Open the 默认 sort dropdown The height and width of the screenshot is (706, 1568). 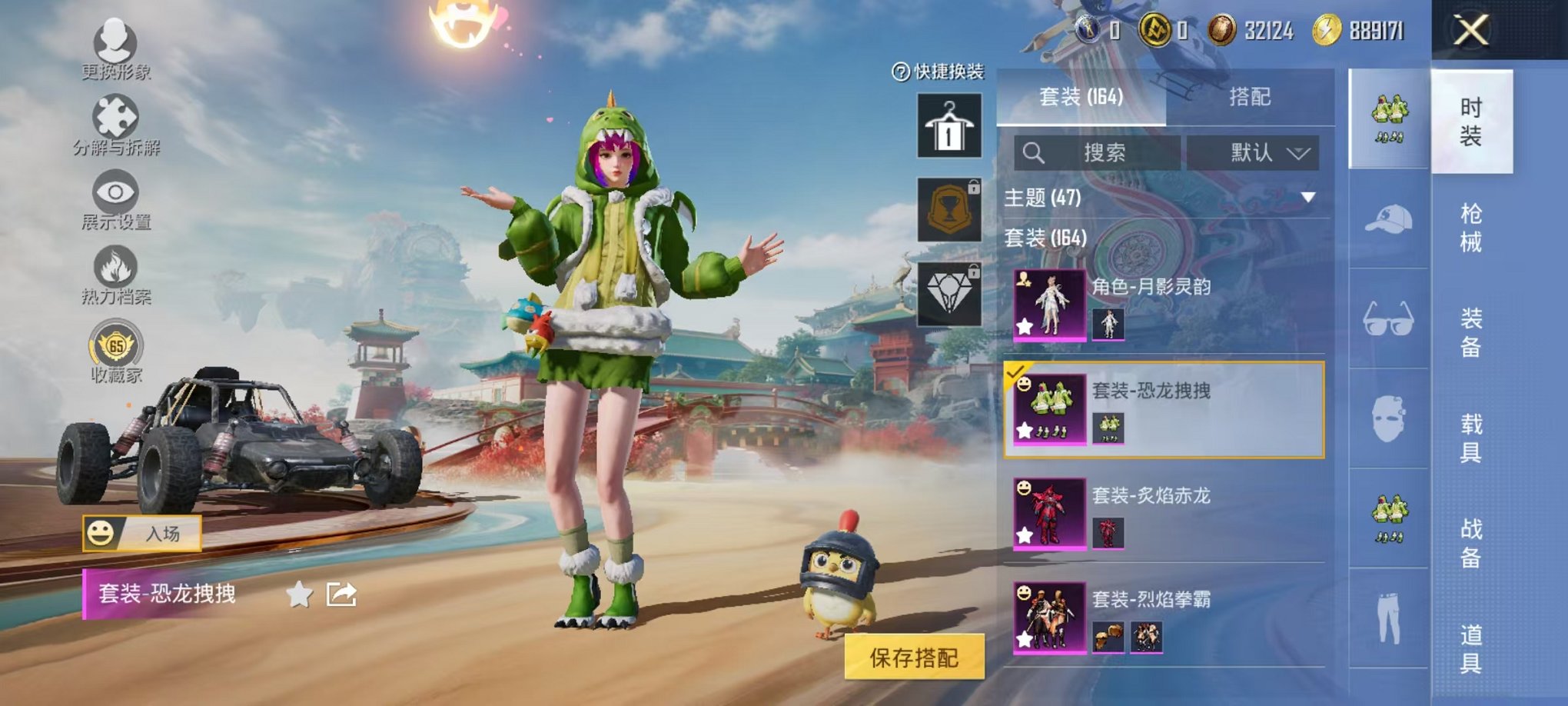1254,152
